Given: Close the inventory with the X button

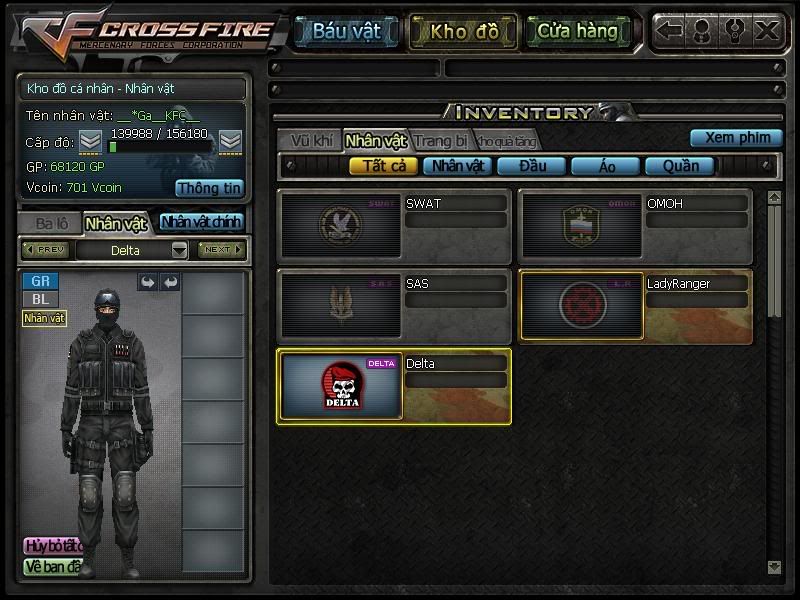Looking at the screenshot, I should [x=767, y=31].
